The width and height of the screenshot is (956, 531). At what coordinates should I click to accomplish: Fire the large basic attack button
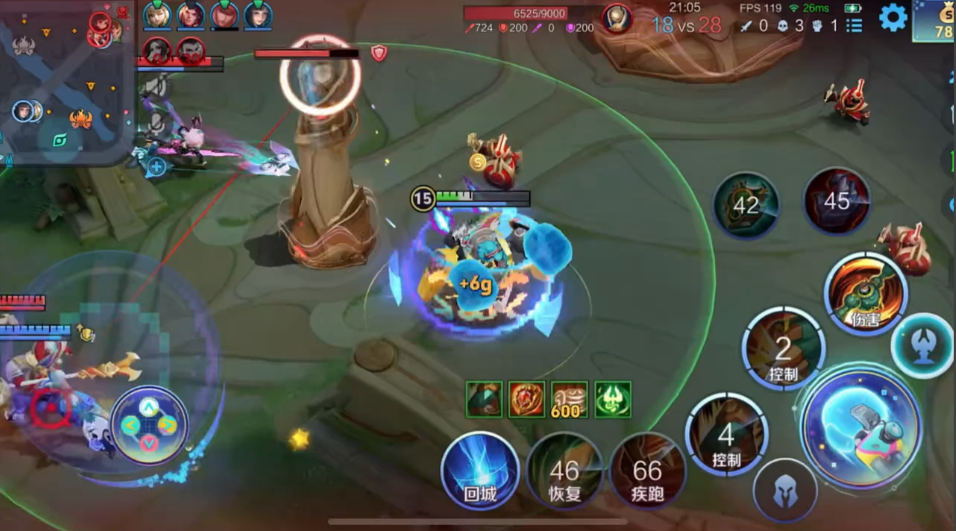pyautogui.click(x=860, y=427)
